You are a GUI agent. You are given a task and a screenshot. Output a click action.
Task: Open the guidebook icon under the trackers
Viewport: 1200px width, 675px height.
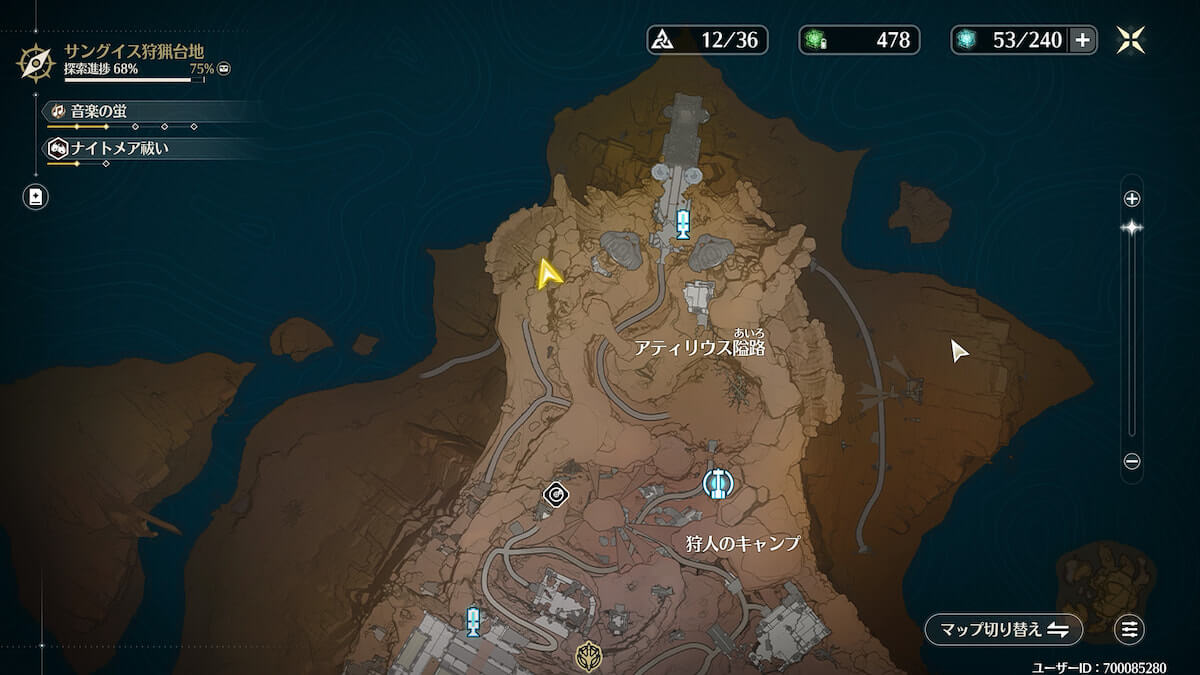pos(36,197)
